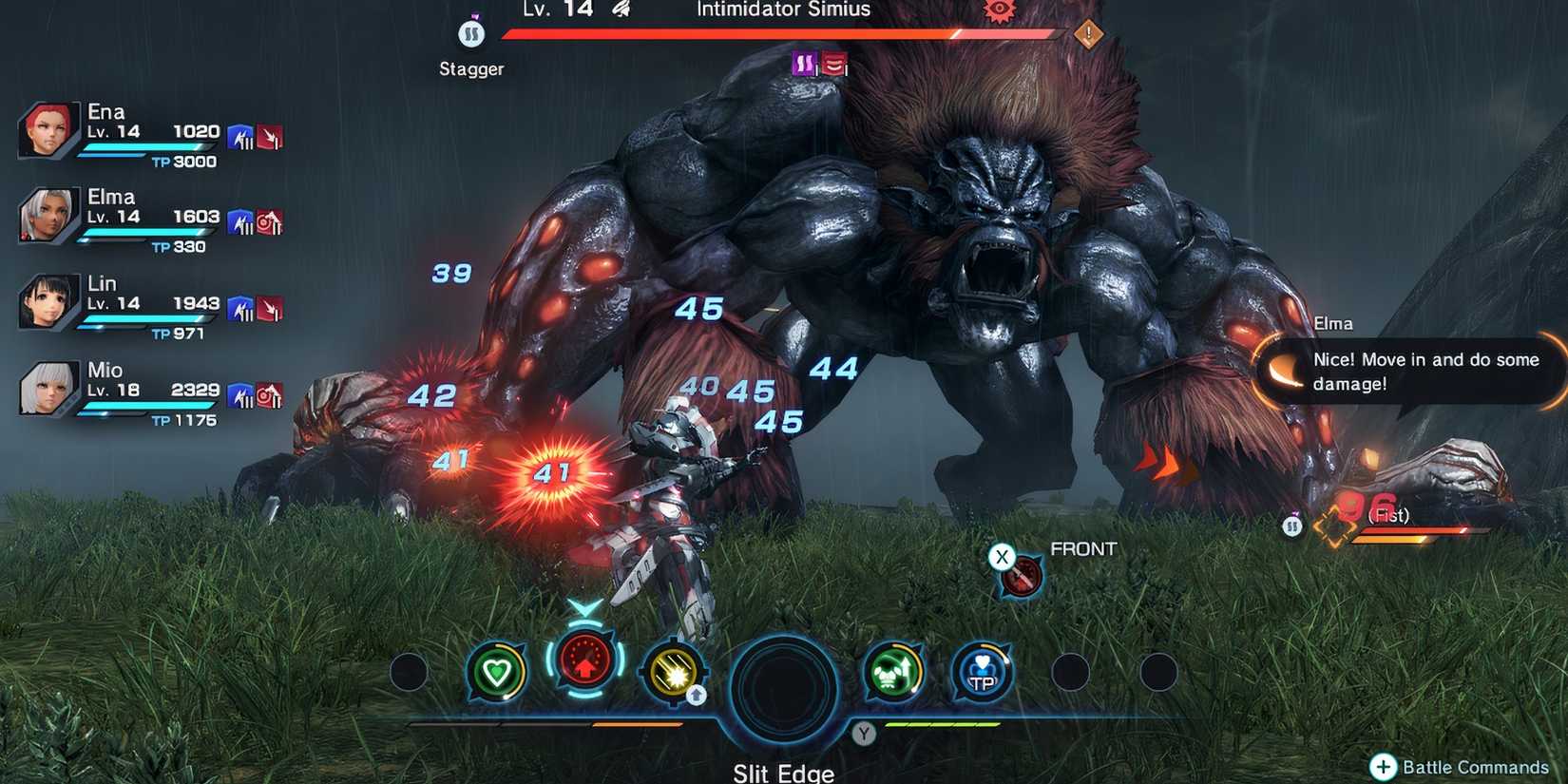Select the purple debuff icon under enemy health bar
Screen dimensions: 1568x784
tap(803, 65)
